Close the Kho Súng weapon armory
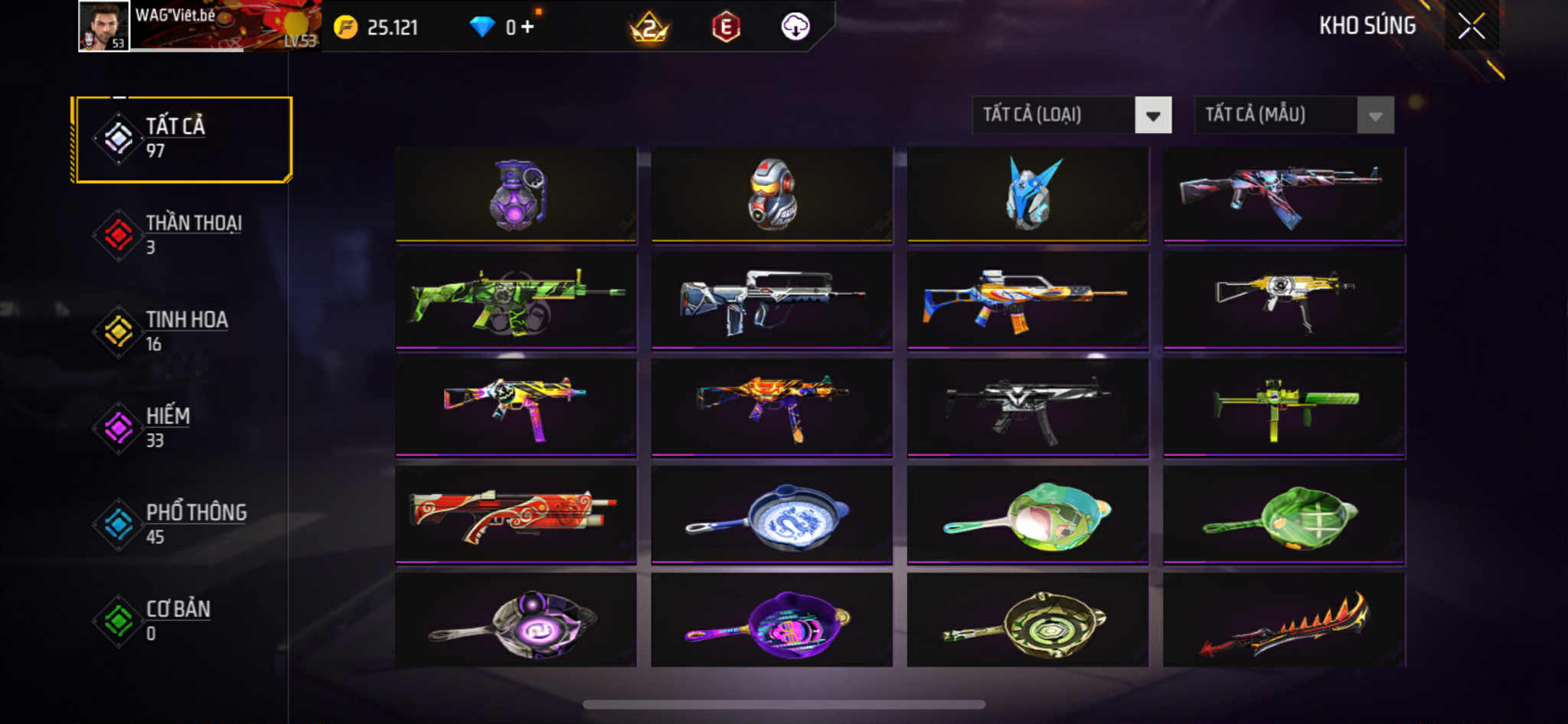Viewport: 1568px width, 724px height. 1471,27
